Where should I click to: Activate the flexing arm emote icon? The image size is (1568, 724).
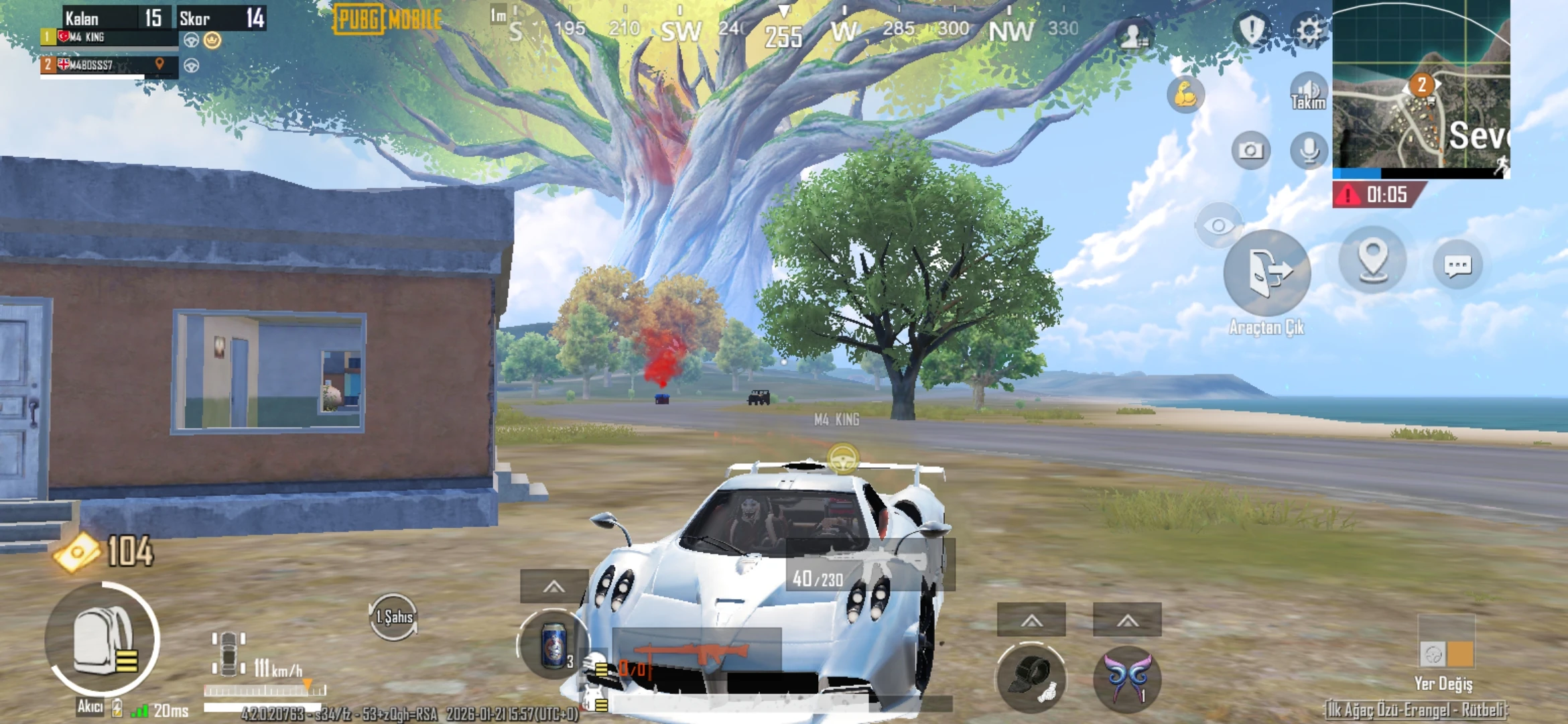[x=1185, y=94]
